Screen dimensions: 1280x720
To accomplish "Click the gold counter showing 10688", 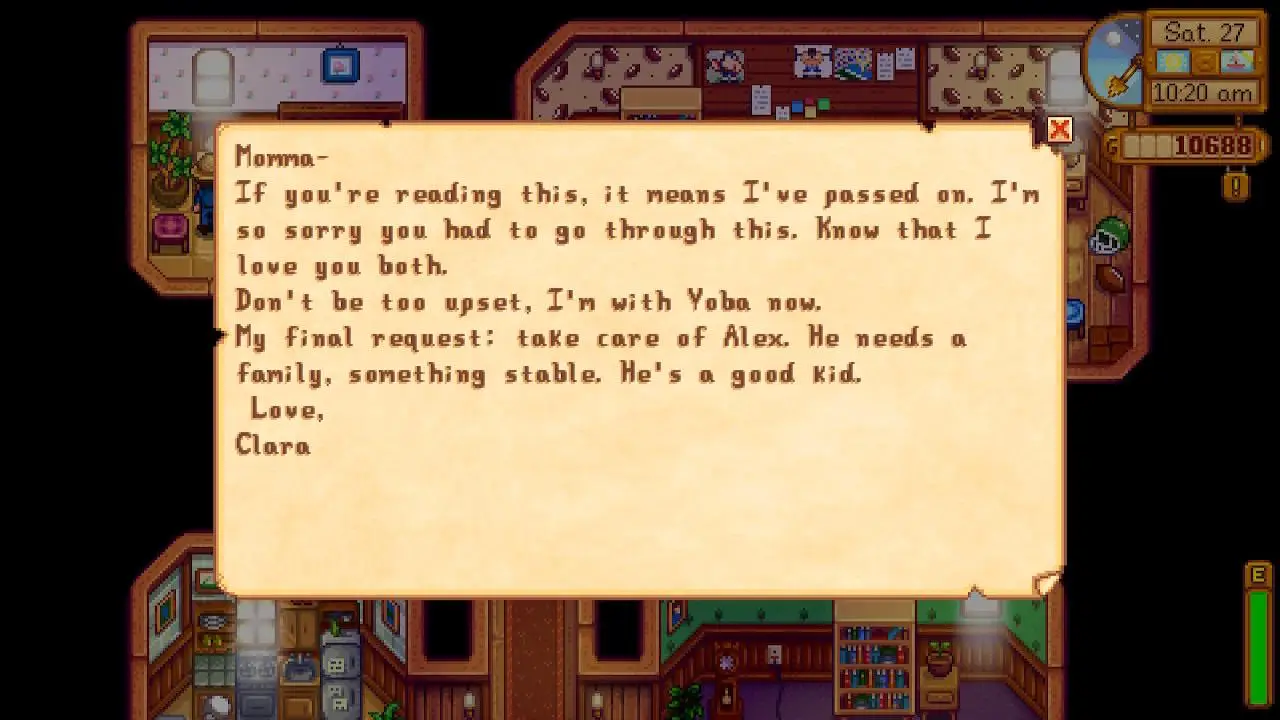I will [1196, 146].
